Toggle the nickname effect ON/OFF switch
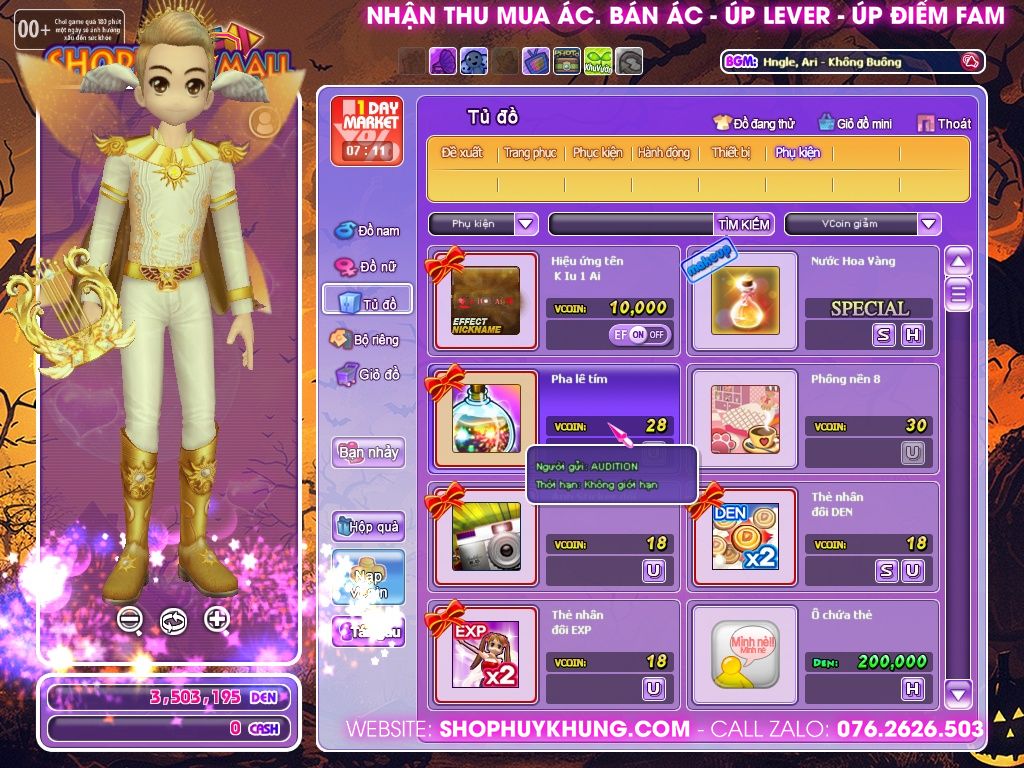Image resolution: width=1024 pixels, height=768 pixels. tap(640, 335)
